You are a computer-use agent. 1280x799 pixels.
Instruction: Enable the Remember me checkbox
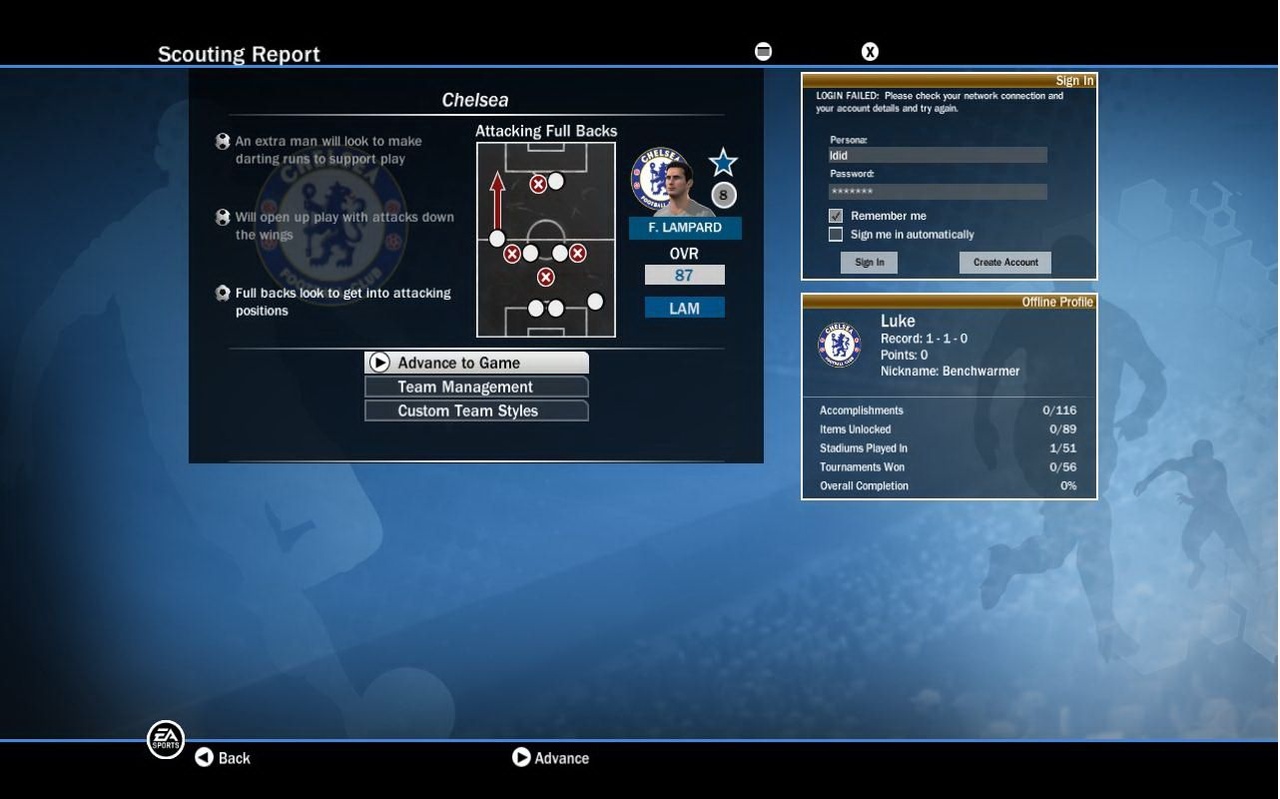[835, 215]
